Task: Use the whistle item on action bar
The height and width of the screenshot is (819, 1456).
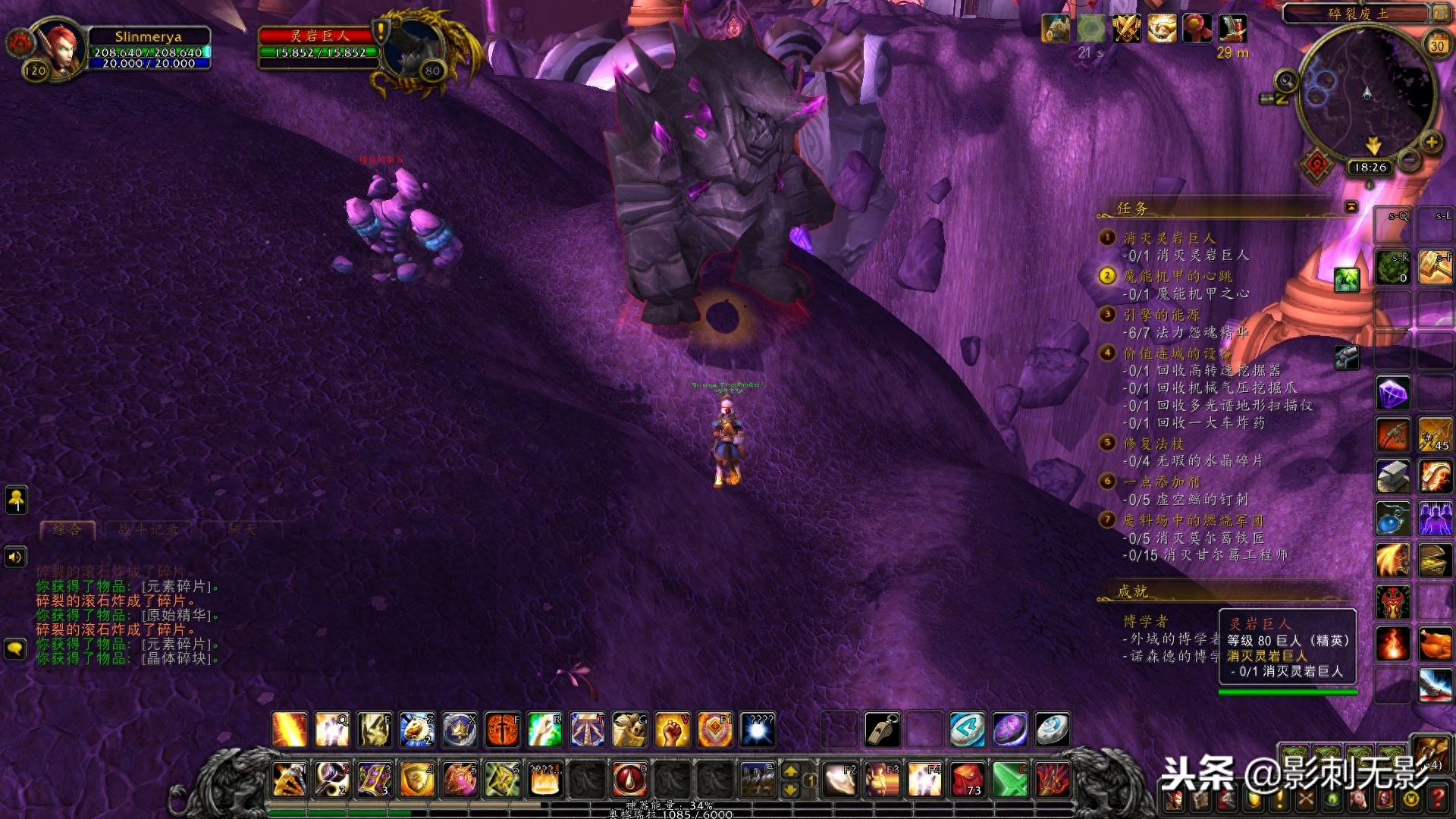Action: click(883, 730)
